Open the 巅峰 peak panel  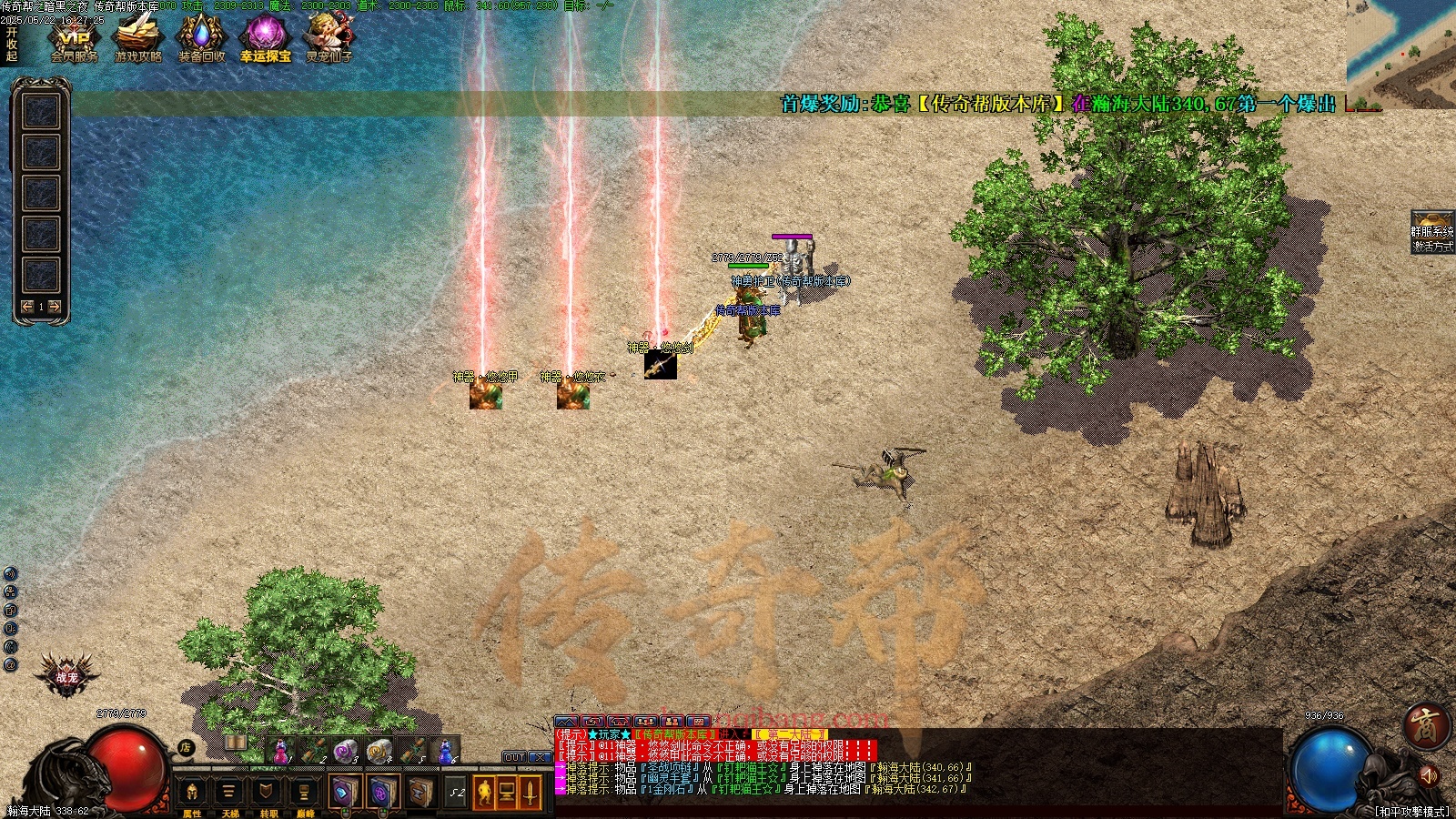(305, 794)
